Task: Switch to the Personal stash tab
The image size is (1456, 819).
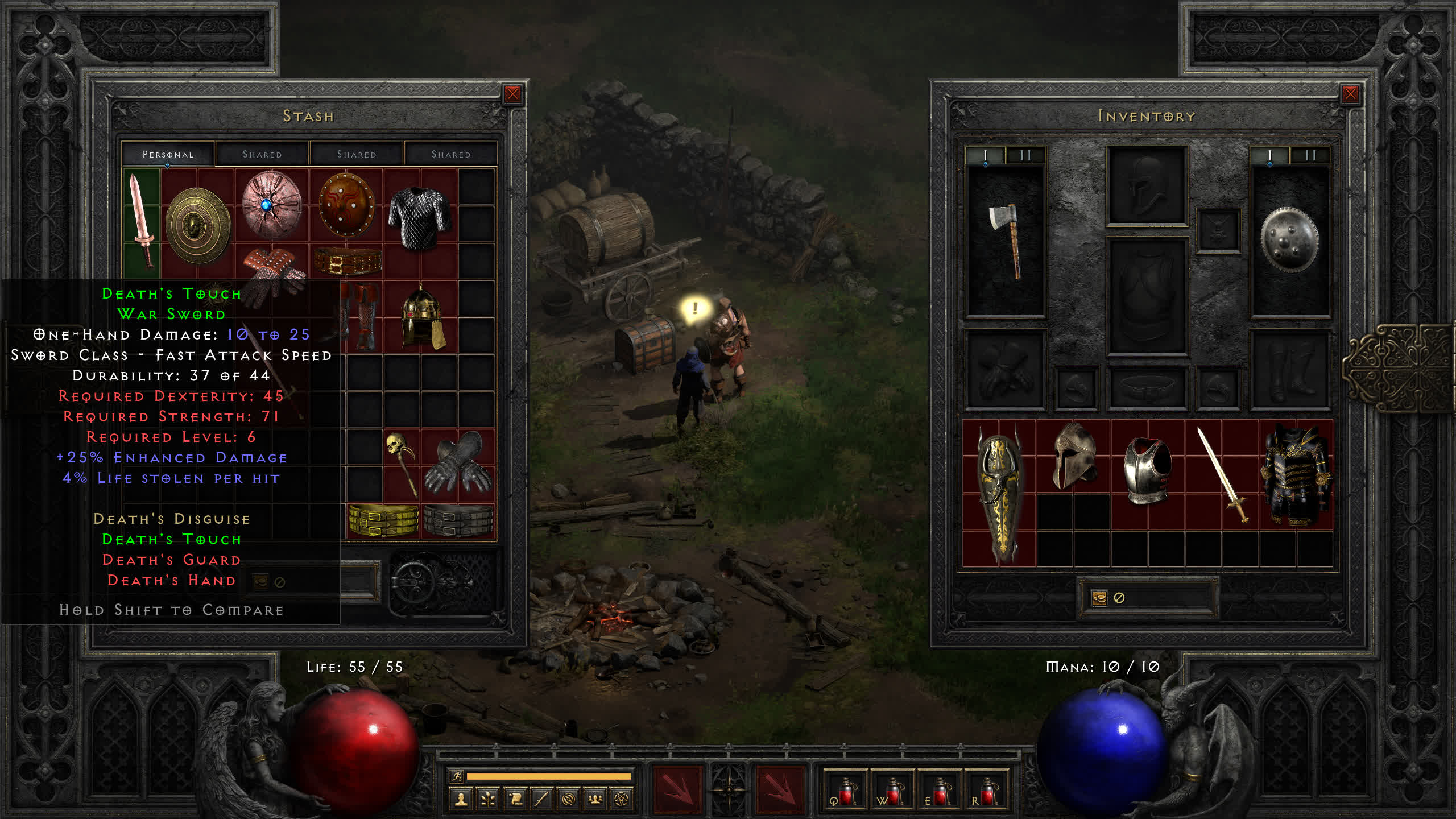Action: coord(168,154)
